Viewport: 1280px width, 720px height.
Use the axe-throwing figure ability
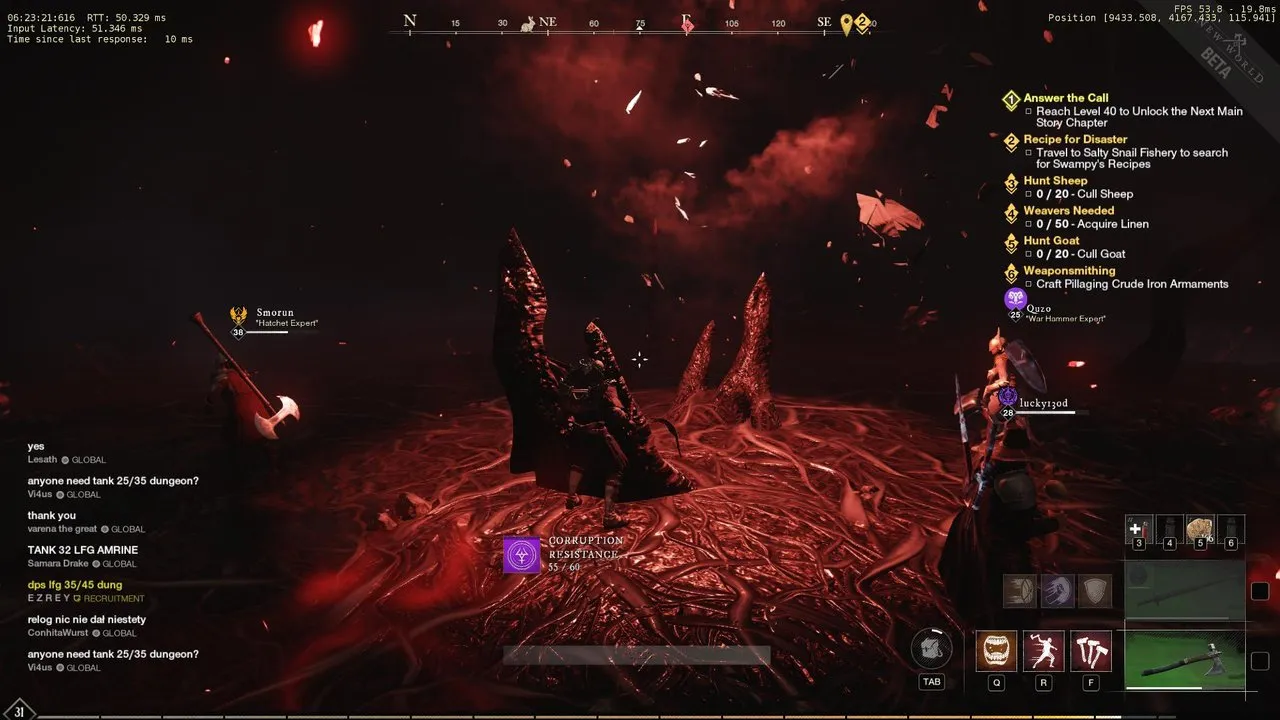1043,651
